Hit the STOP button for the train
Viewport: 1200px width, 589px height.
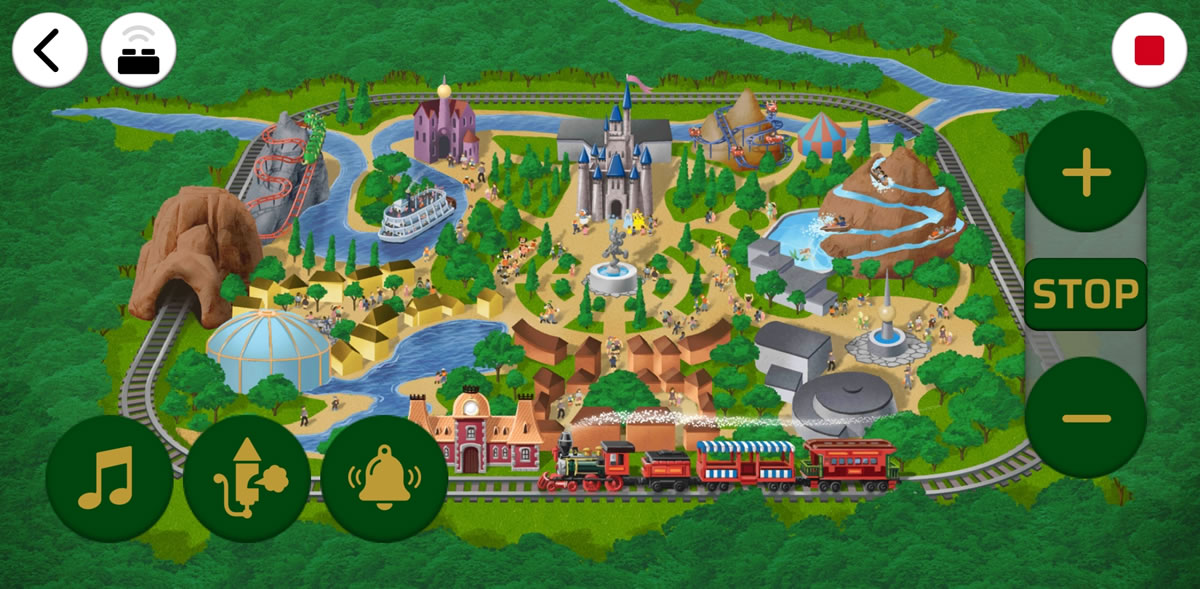pos(1085,294)
